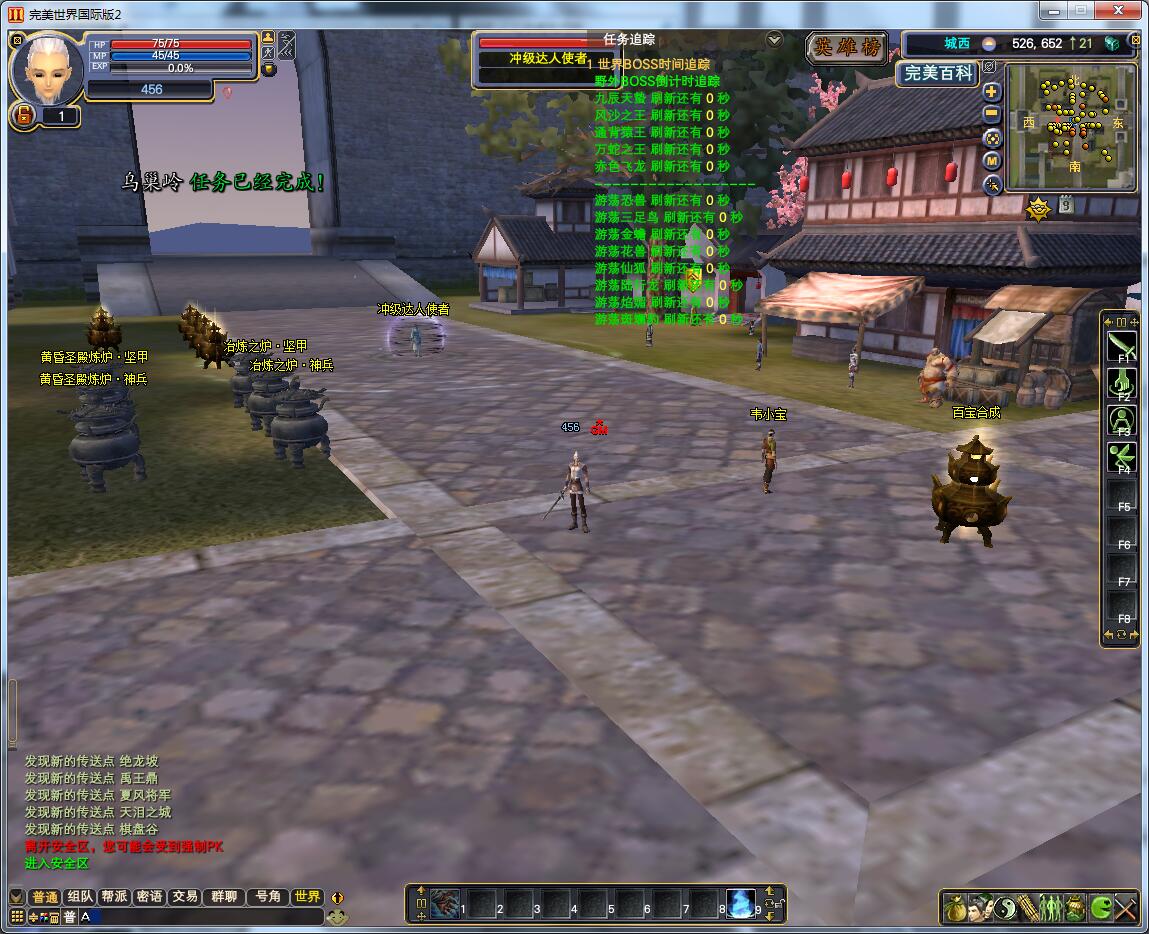Collapse the 任务追踪 quest tracking panel
This screenshot has width=1149, height=934.
[774, 39]
